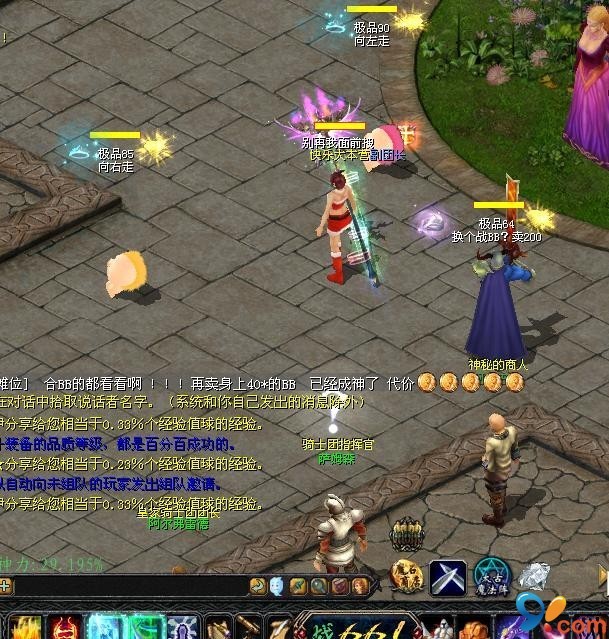Click the white ghost chat icon

click(x=276, y=586)
